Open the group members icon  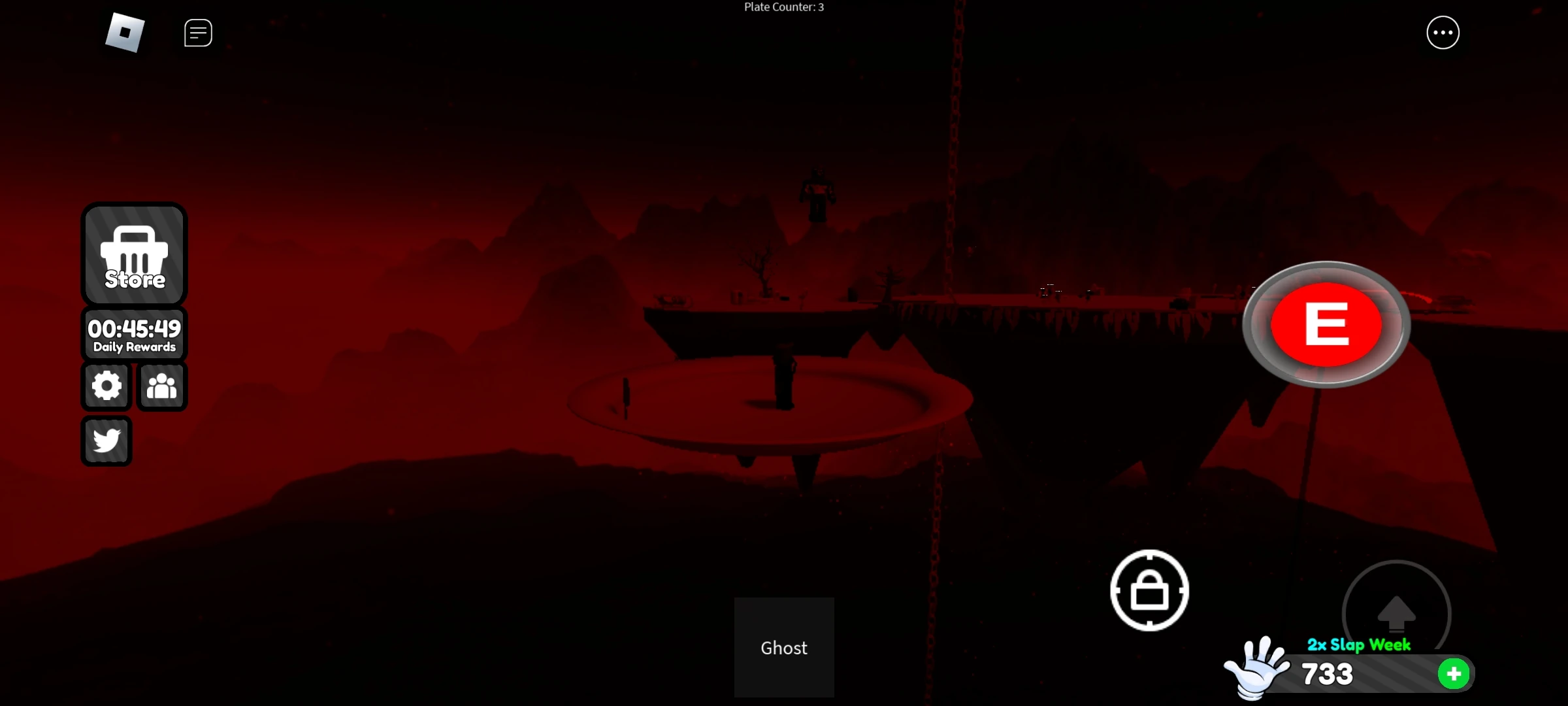(x=161, y=386)
